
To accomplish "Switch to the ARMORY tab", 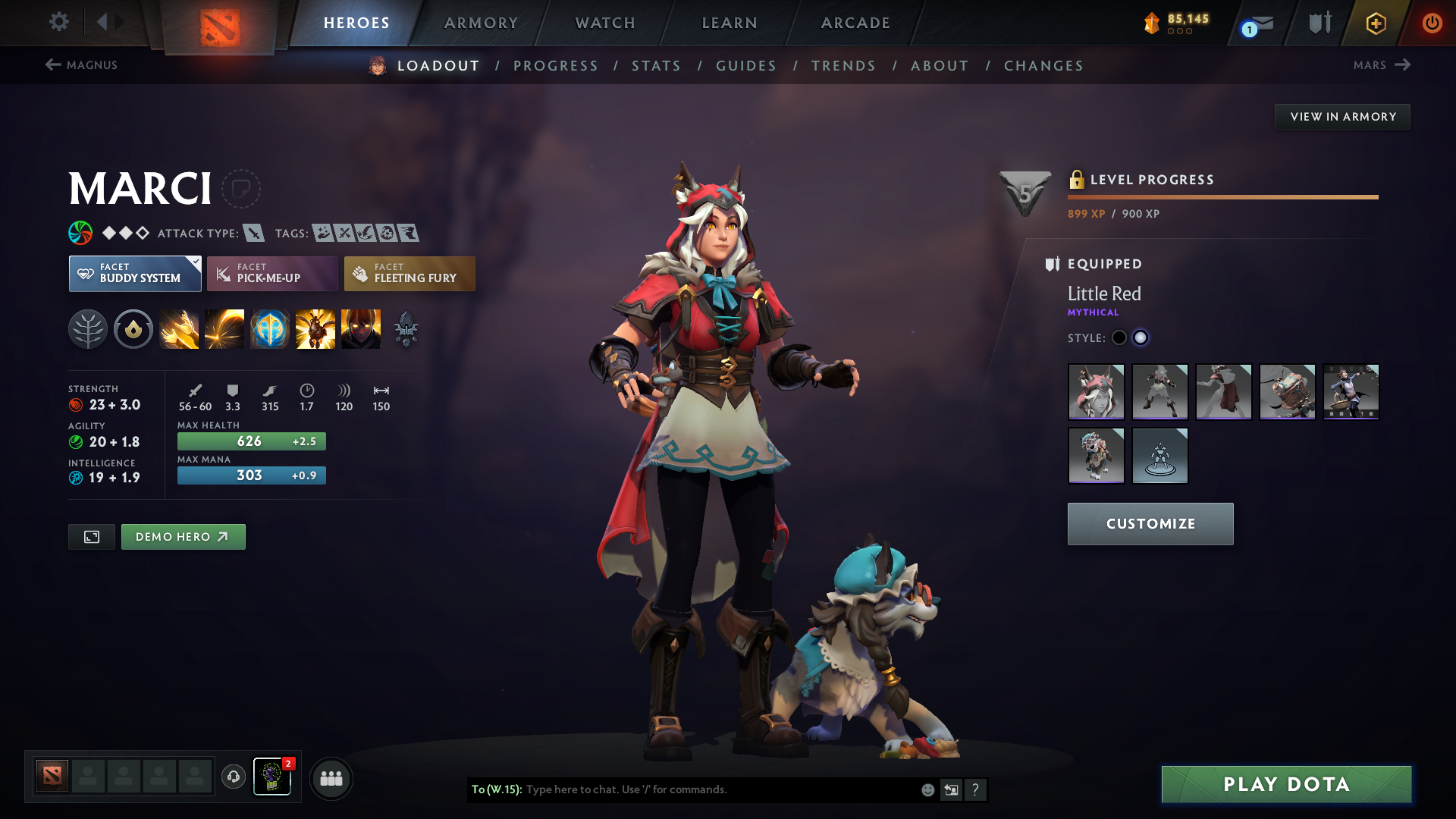I will (x=481, y=23).
